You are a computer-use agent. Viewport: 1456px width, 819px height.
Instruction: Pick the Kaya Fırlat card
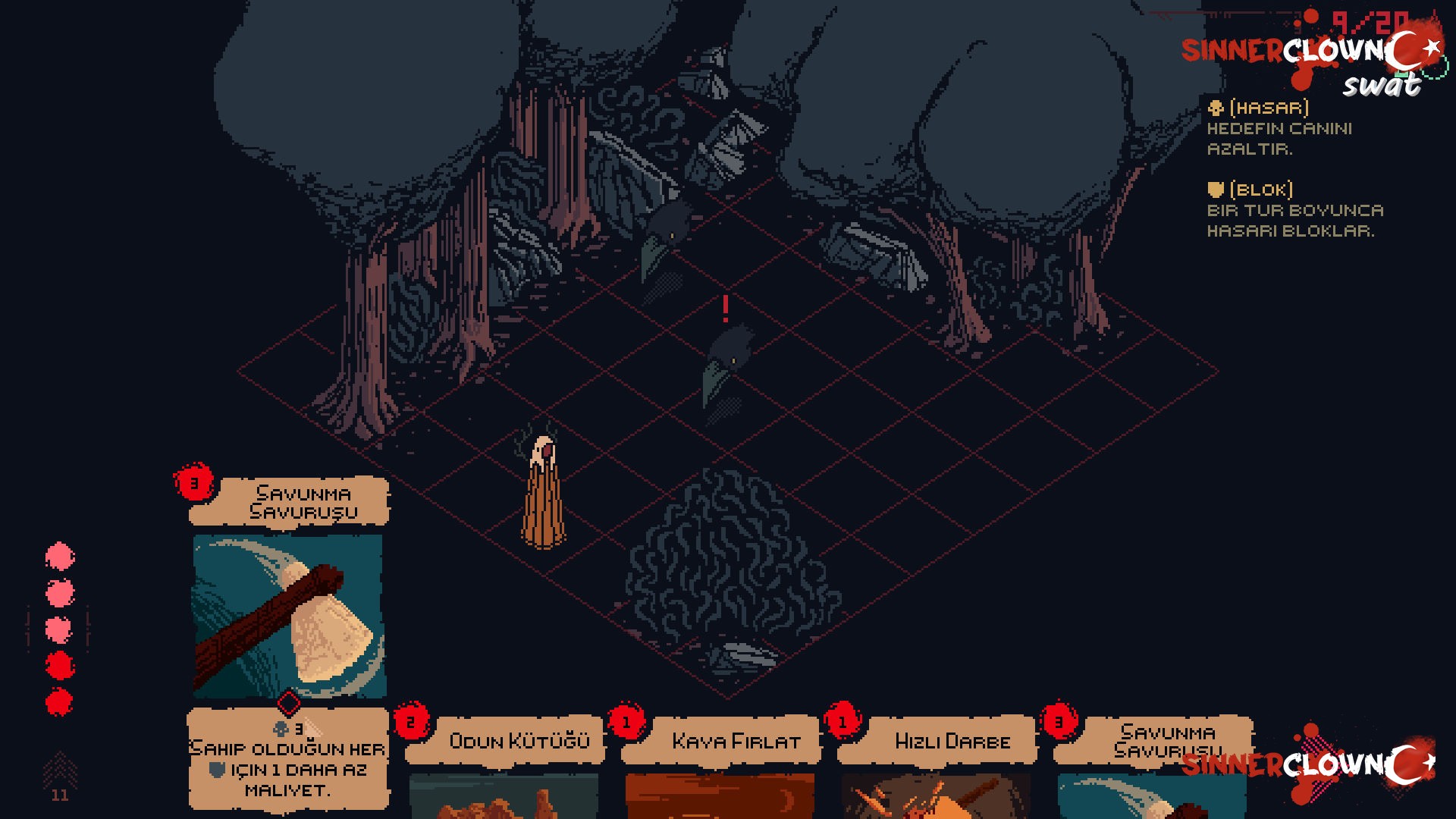point(720,766)
